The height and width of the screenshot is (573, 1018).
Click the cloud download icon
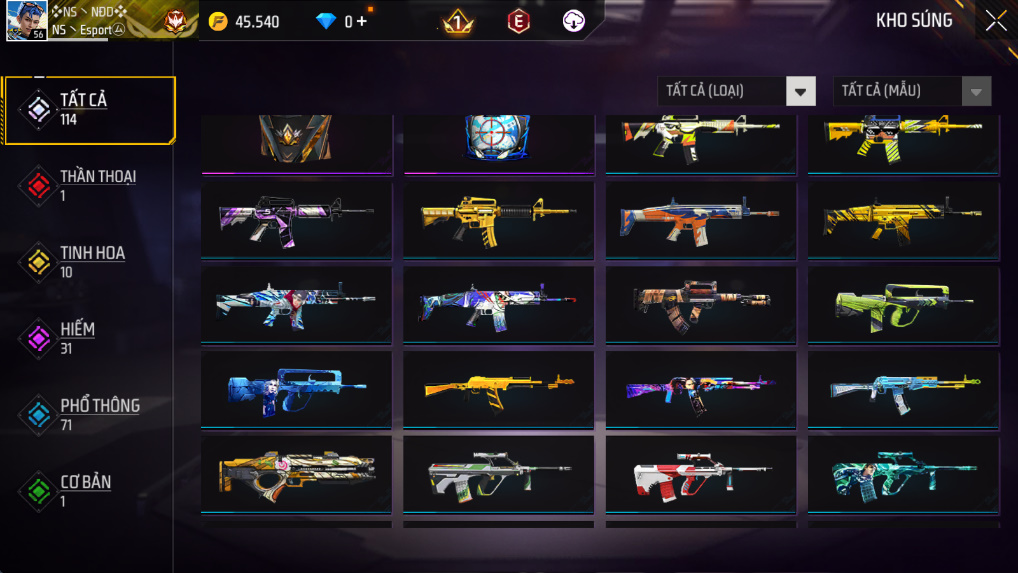click(x=573, y=21)
